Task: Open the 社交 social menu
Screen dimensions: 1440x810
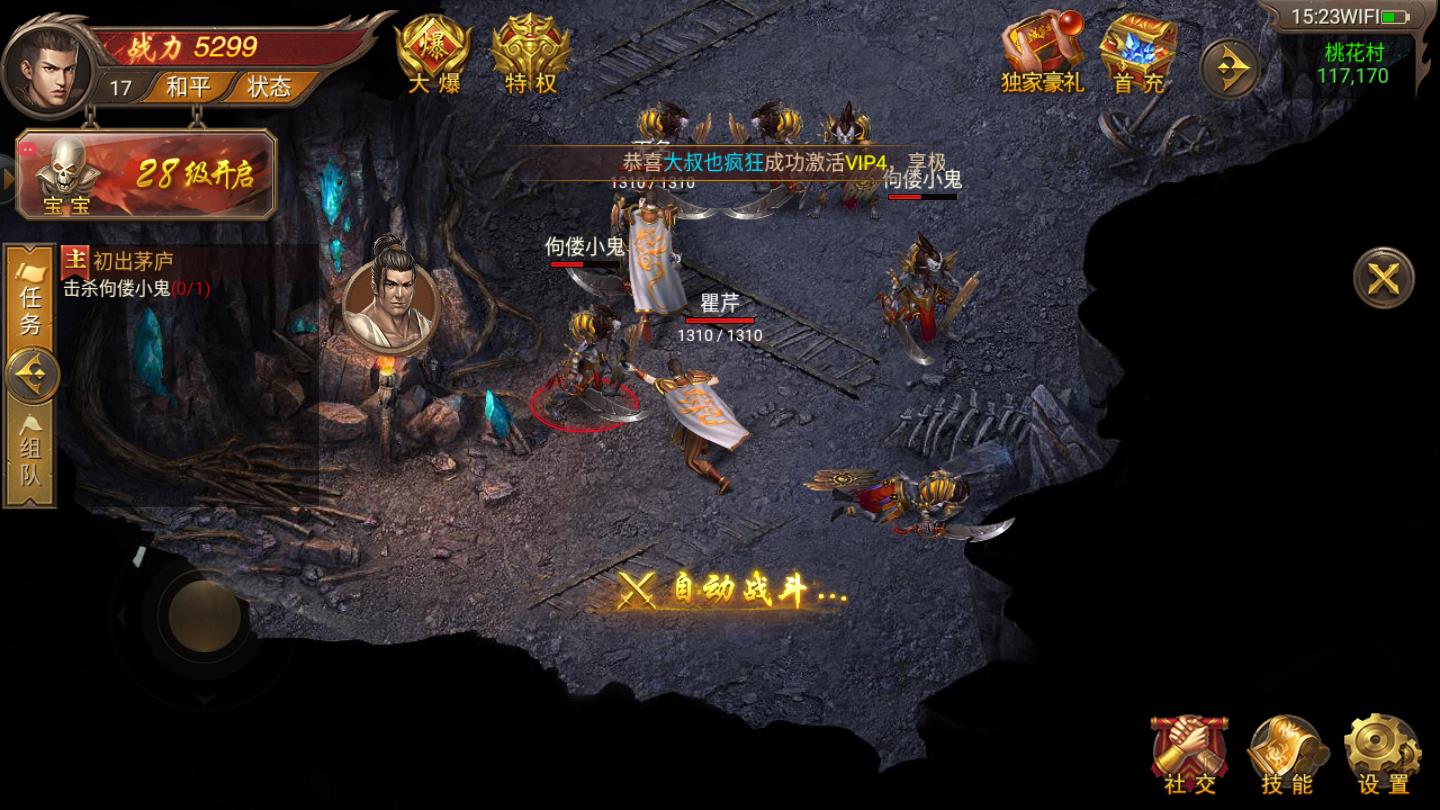Action: [x=1190, y=756]
